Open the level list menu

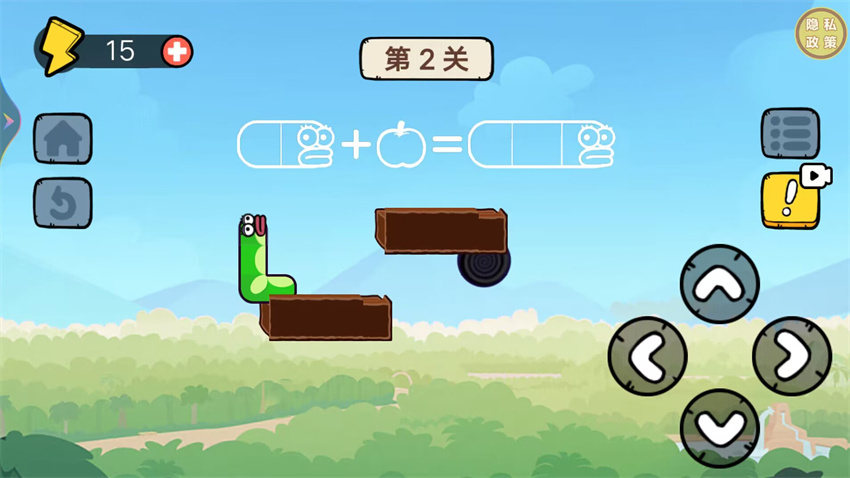(x=790, y=134)
